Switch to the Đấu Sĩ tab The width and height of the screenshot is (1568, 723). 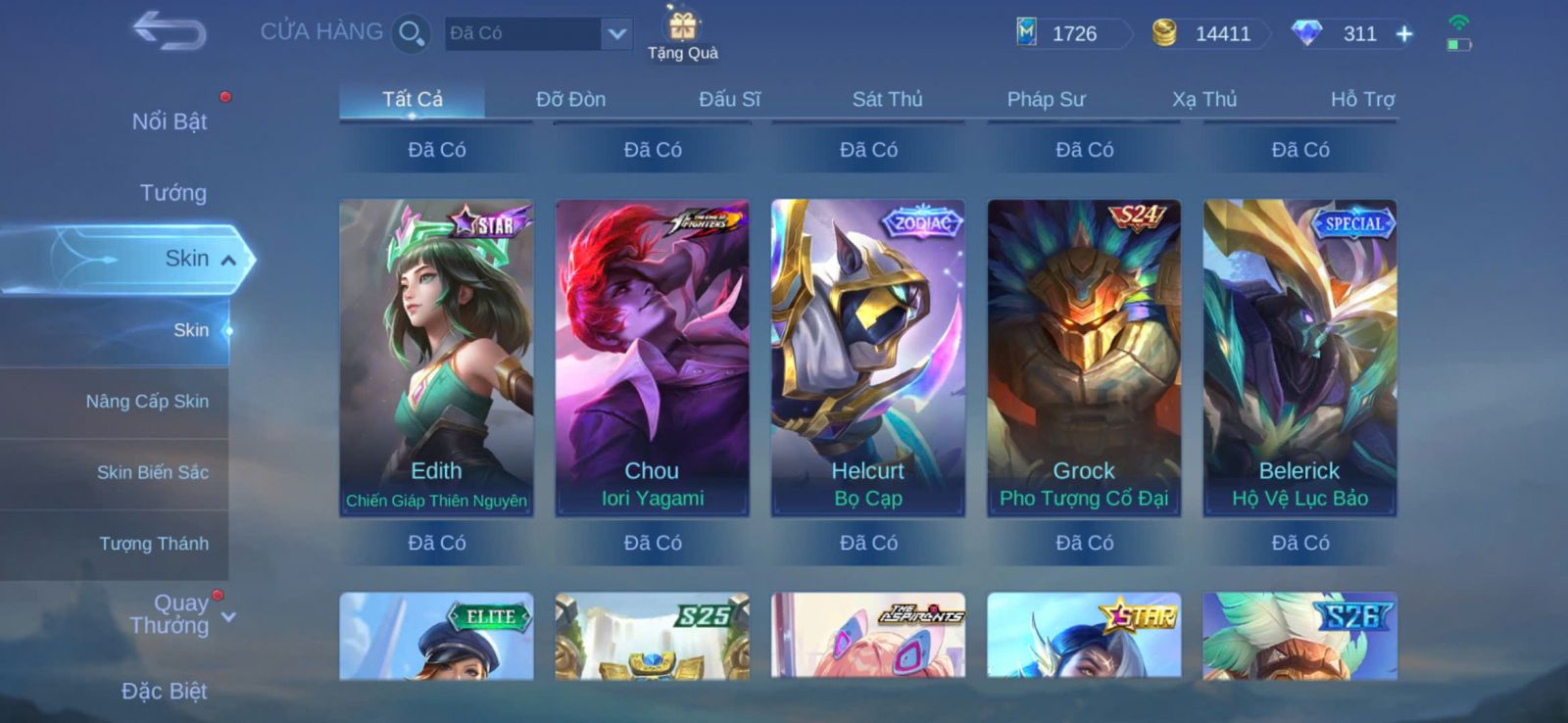(x=729, y=99)
